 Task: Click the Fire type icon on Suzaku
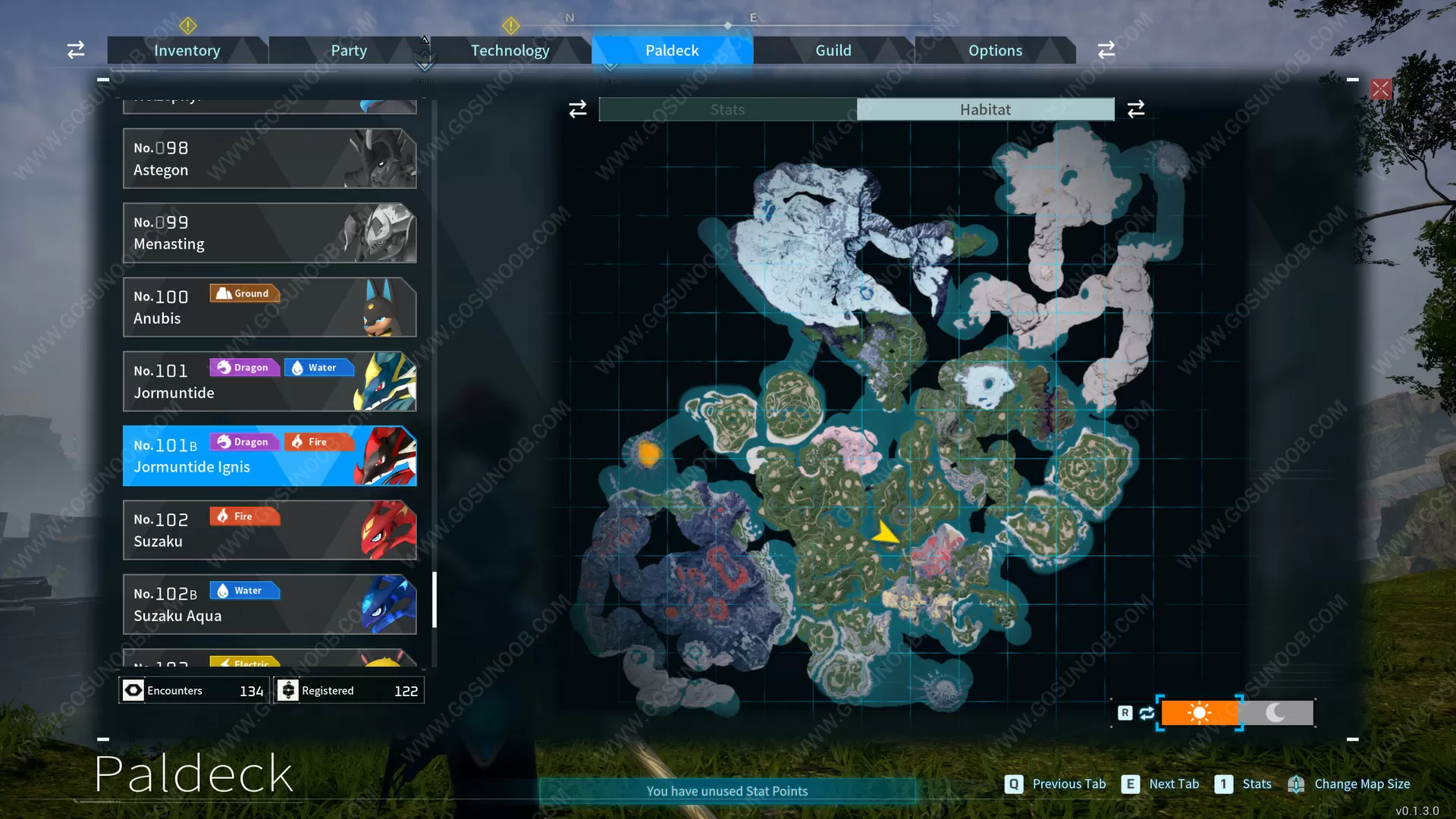(244, 516)
